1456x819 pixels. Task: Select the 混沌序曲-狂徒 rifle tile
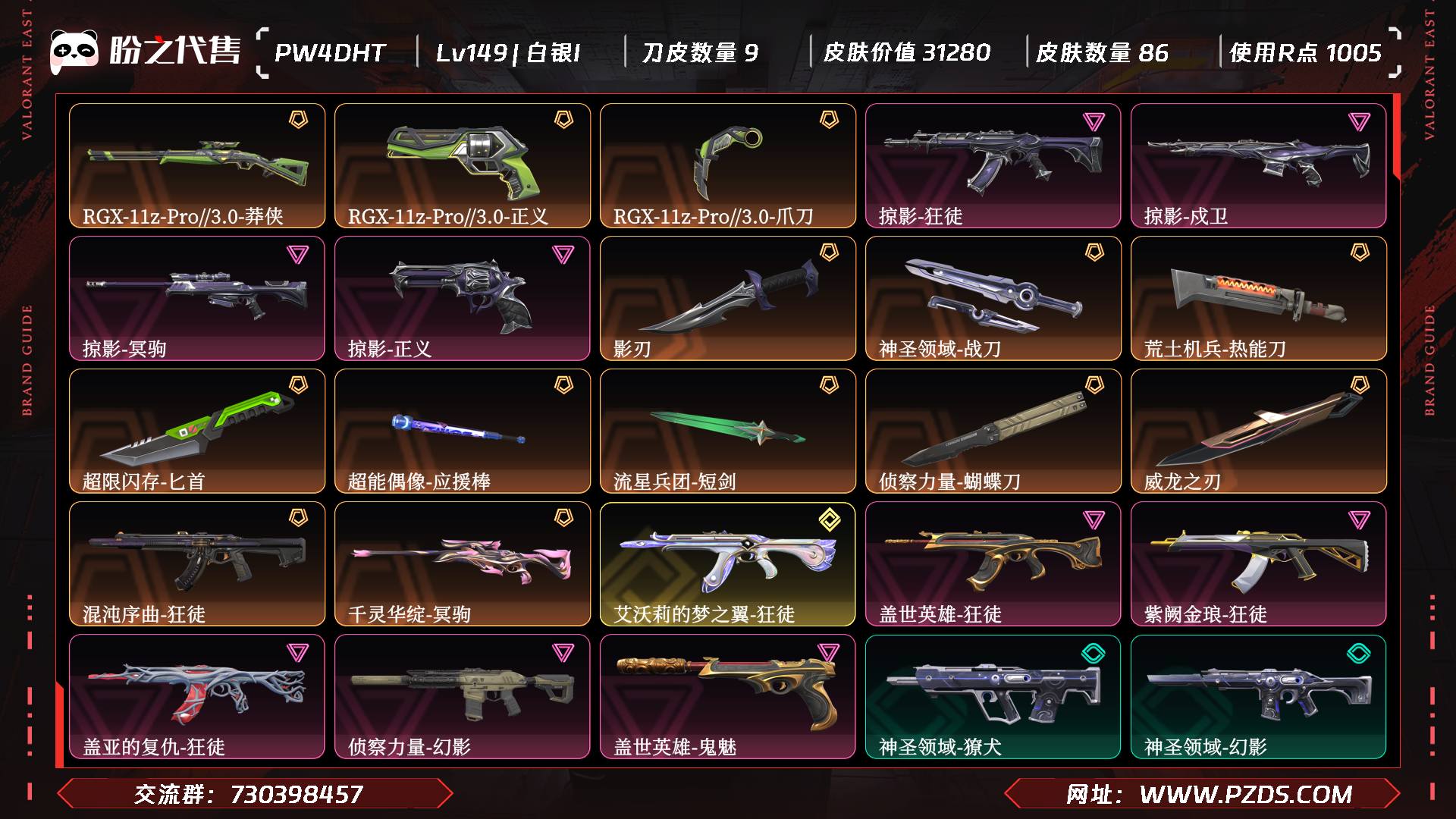click(x=197, y=563)
